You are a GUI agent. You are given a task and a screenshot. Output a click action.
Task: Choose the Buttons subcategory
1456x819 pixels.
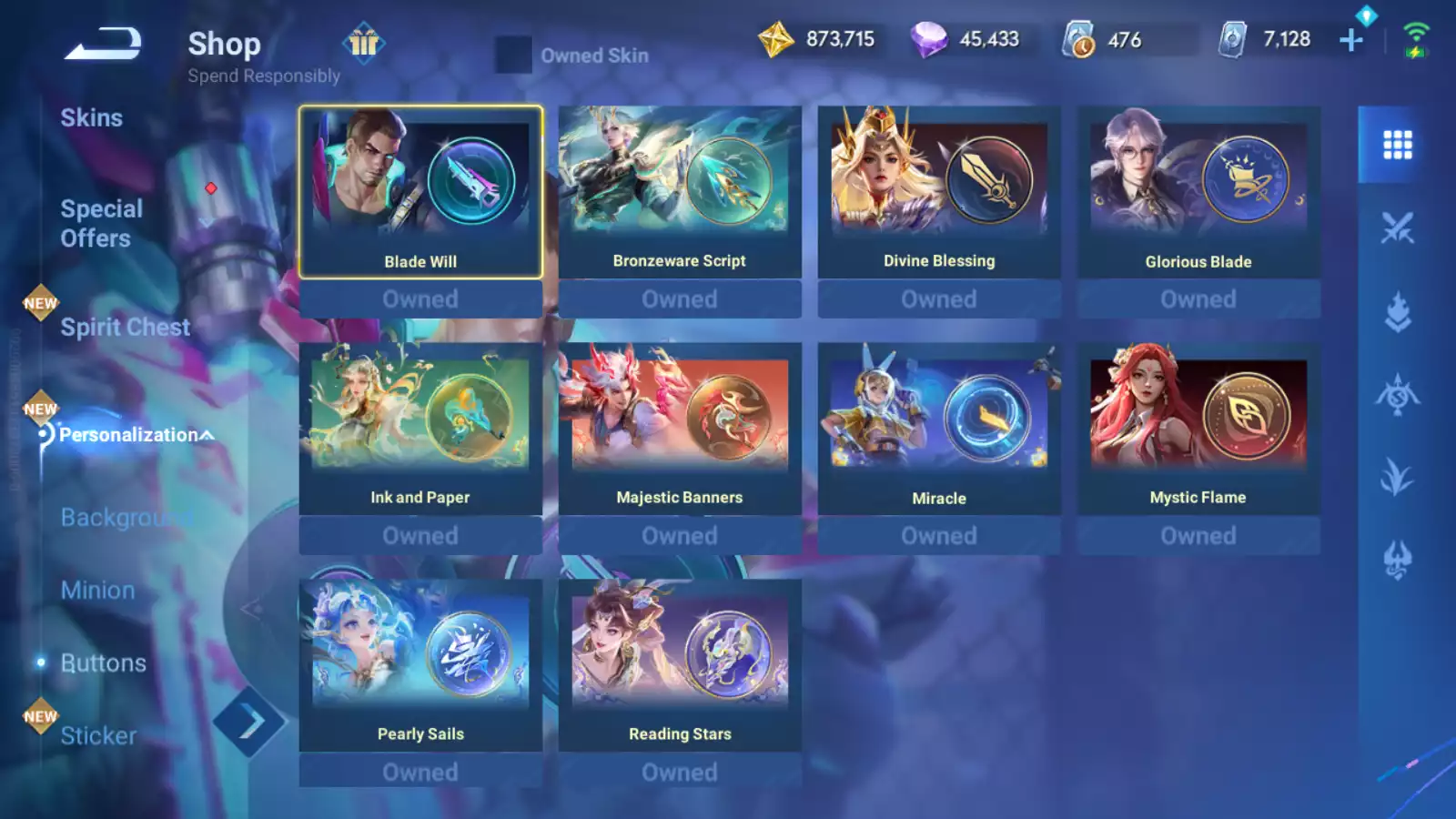tap(103, 663)
